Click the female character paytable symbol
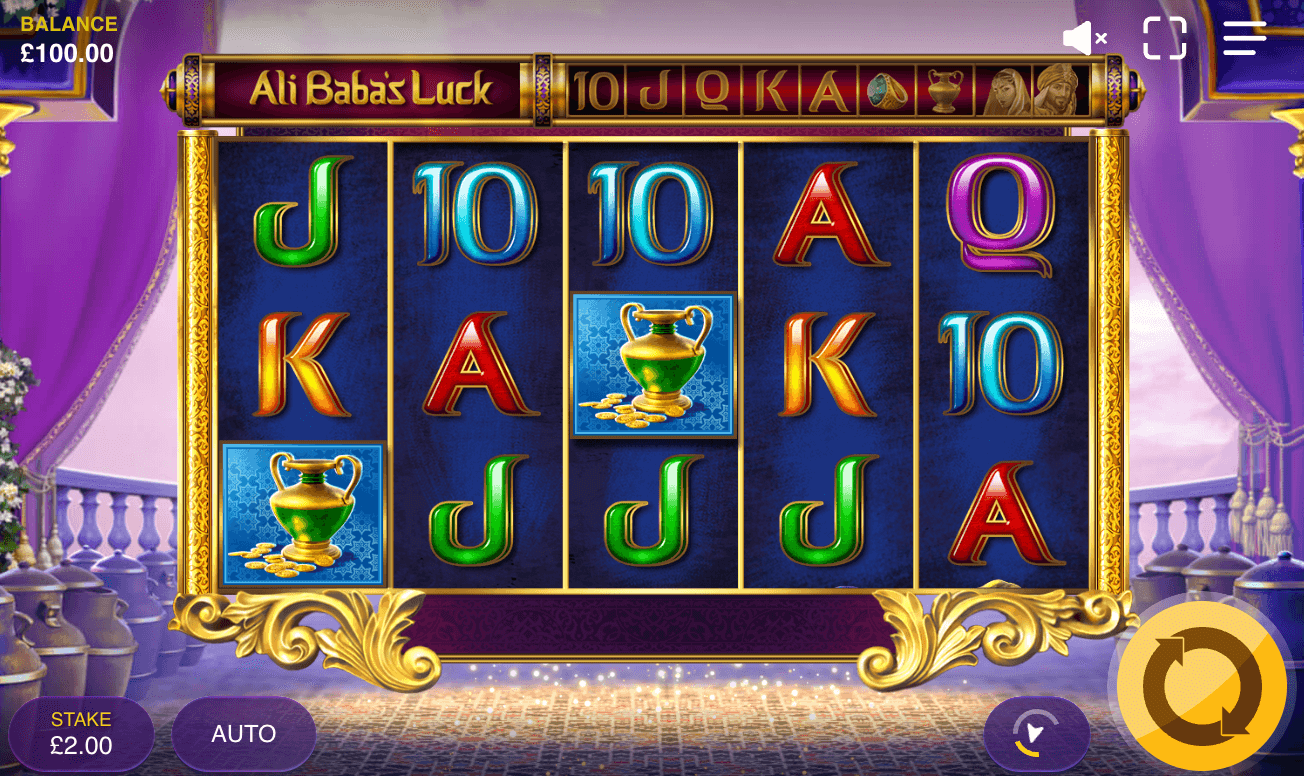 [x=1005, y=90]
